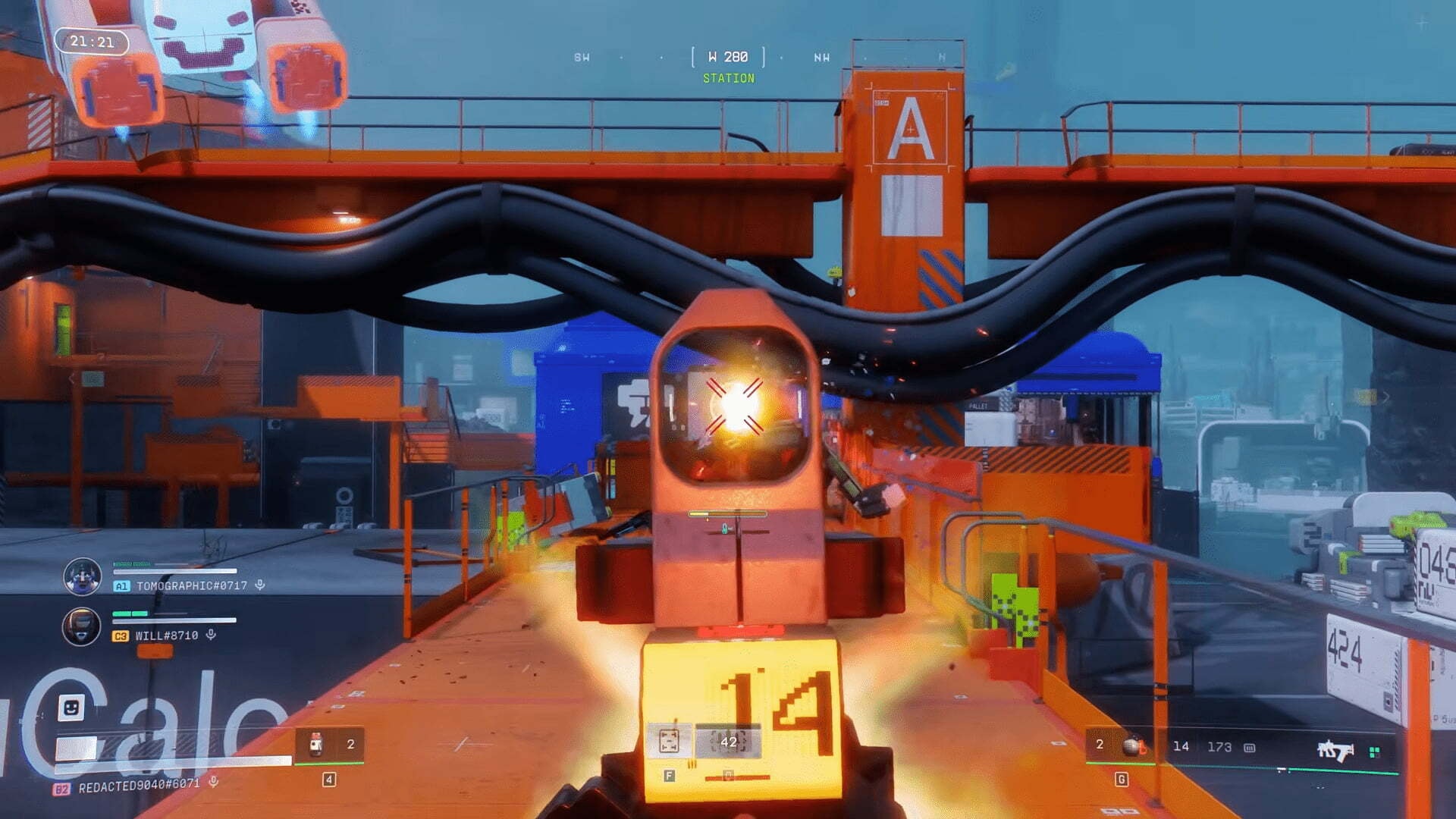Click the W 280 compass heading
1456x819 pixels.
point(728,57)
